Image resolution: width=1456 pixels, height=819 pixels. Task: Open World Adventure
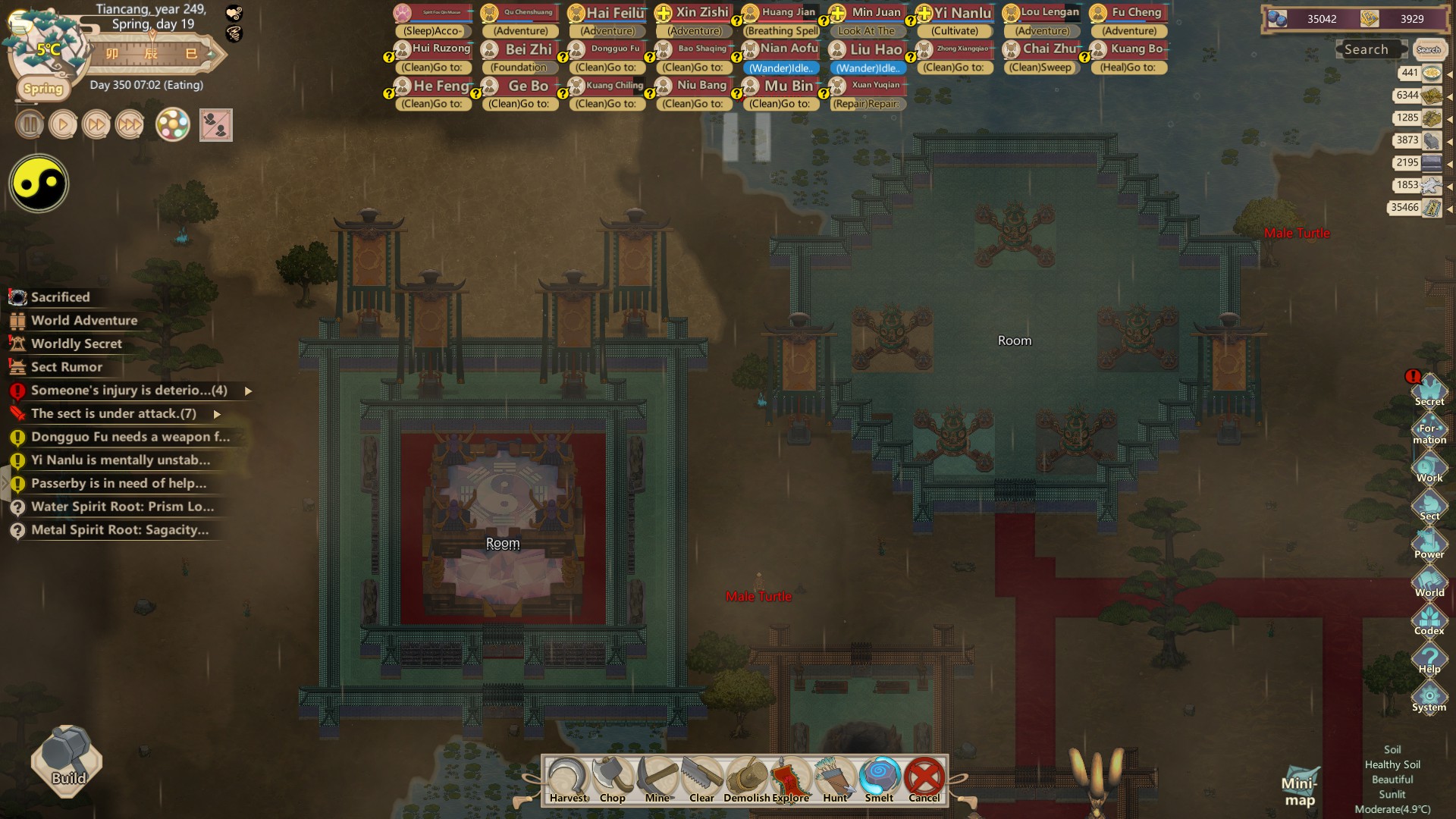[83, 320]
